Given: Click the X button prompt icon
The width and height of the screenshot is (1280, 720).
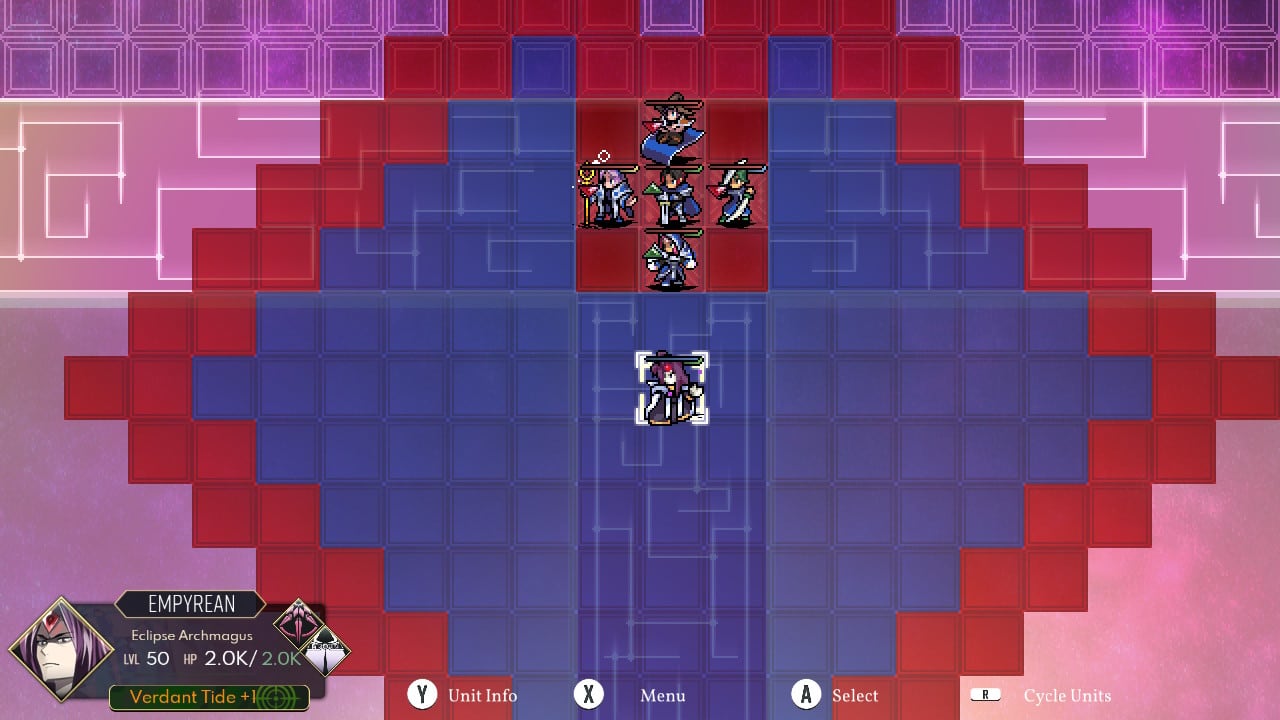Looking at the screenshot, I should pyautogui.click(x=588, y=695).
